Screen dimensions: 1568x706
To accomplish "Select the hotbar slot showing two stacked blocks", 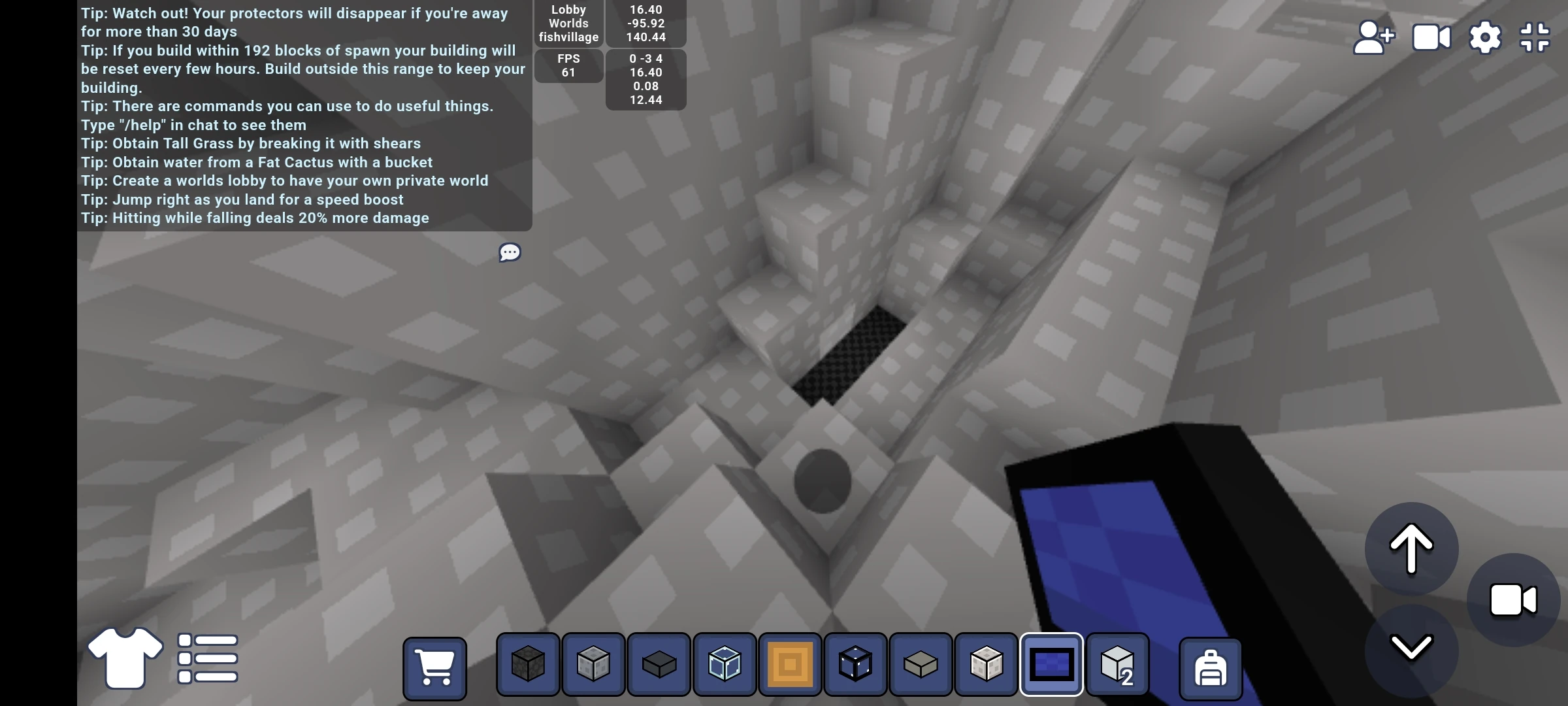I will (1118, 665).
